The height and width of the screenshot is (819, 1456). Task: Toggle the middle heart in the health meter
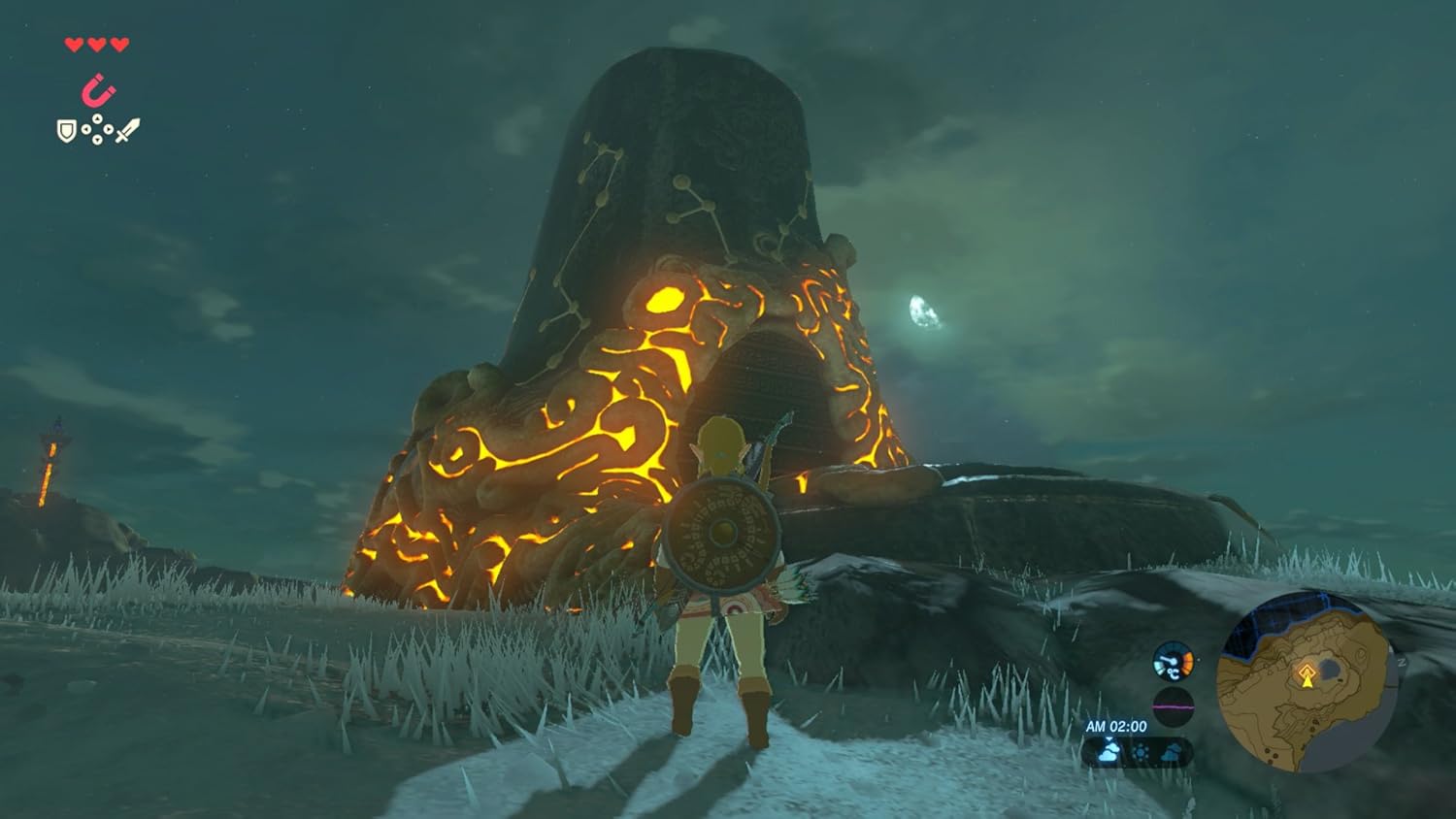[94, 46]
